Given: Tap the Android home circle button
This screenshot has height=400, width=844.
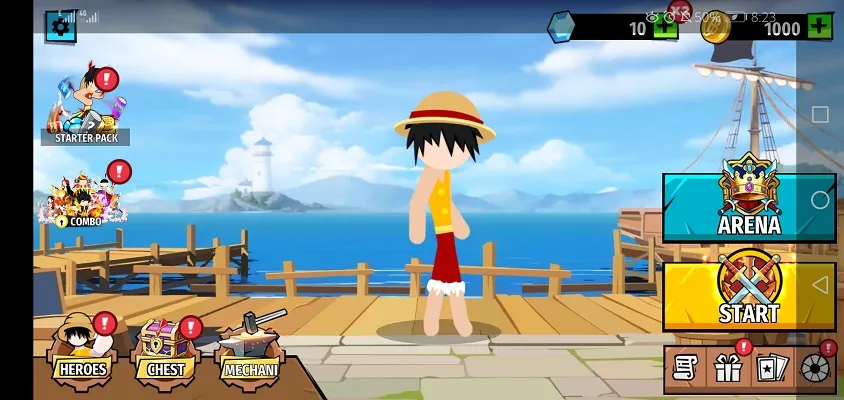Looking at the screenshot, I should pyautogui.click(x=820, y=200).
